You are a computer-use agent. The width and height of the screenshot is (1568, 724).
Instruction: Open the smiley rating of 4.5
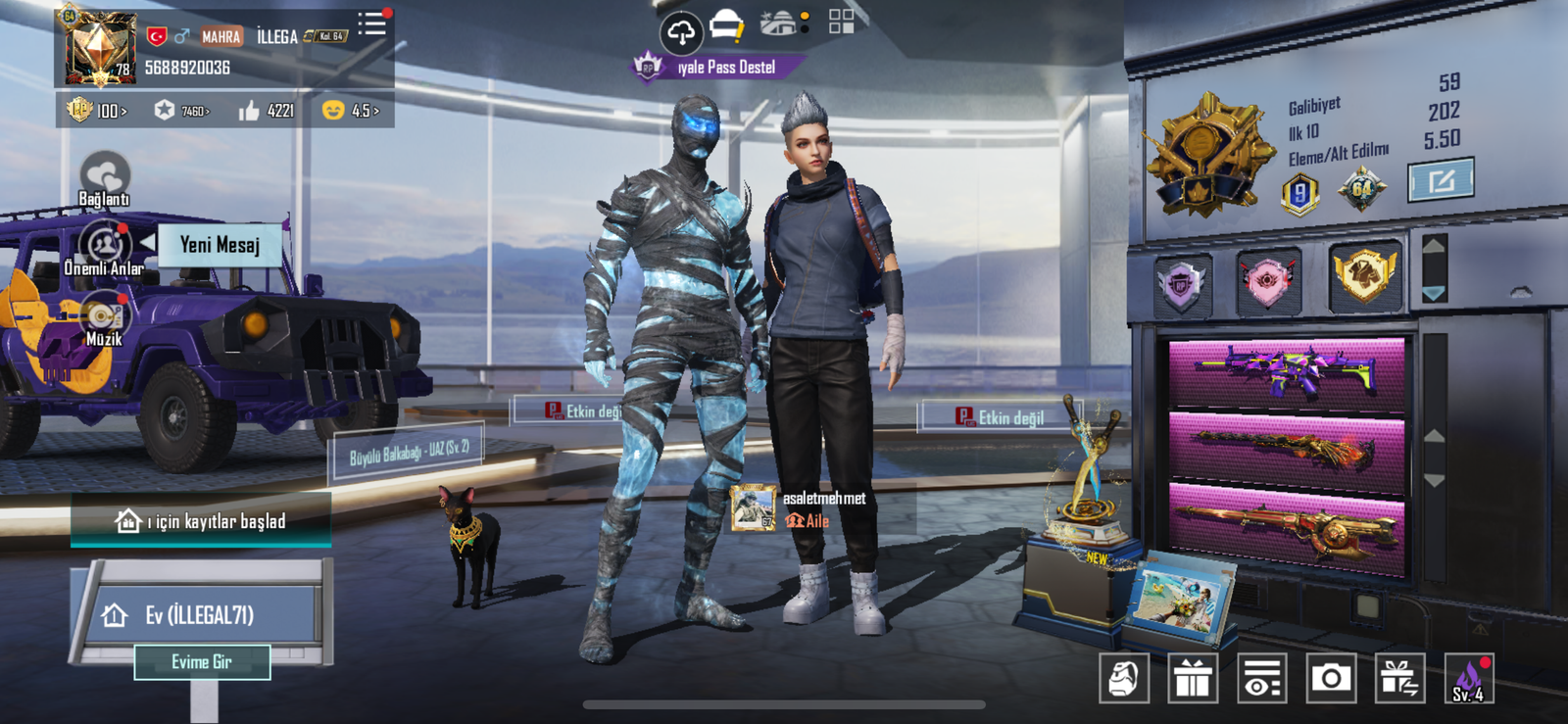351,111
